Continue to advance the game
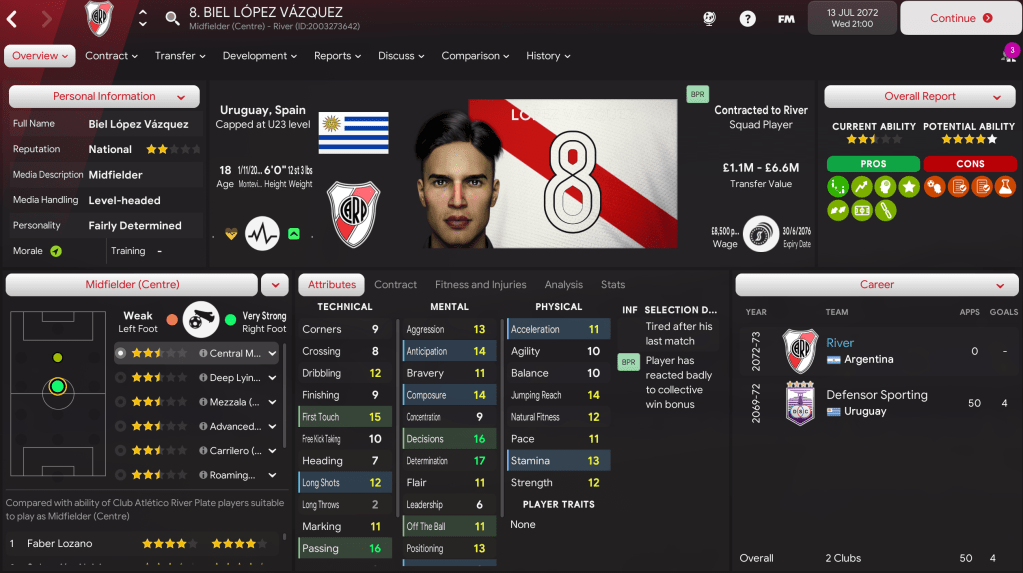Screen dimensions: 1023x573 959,18
